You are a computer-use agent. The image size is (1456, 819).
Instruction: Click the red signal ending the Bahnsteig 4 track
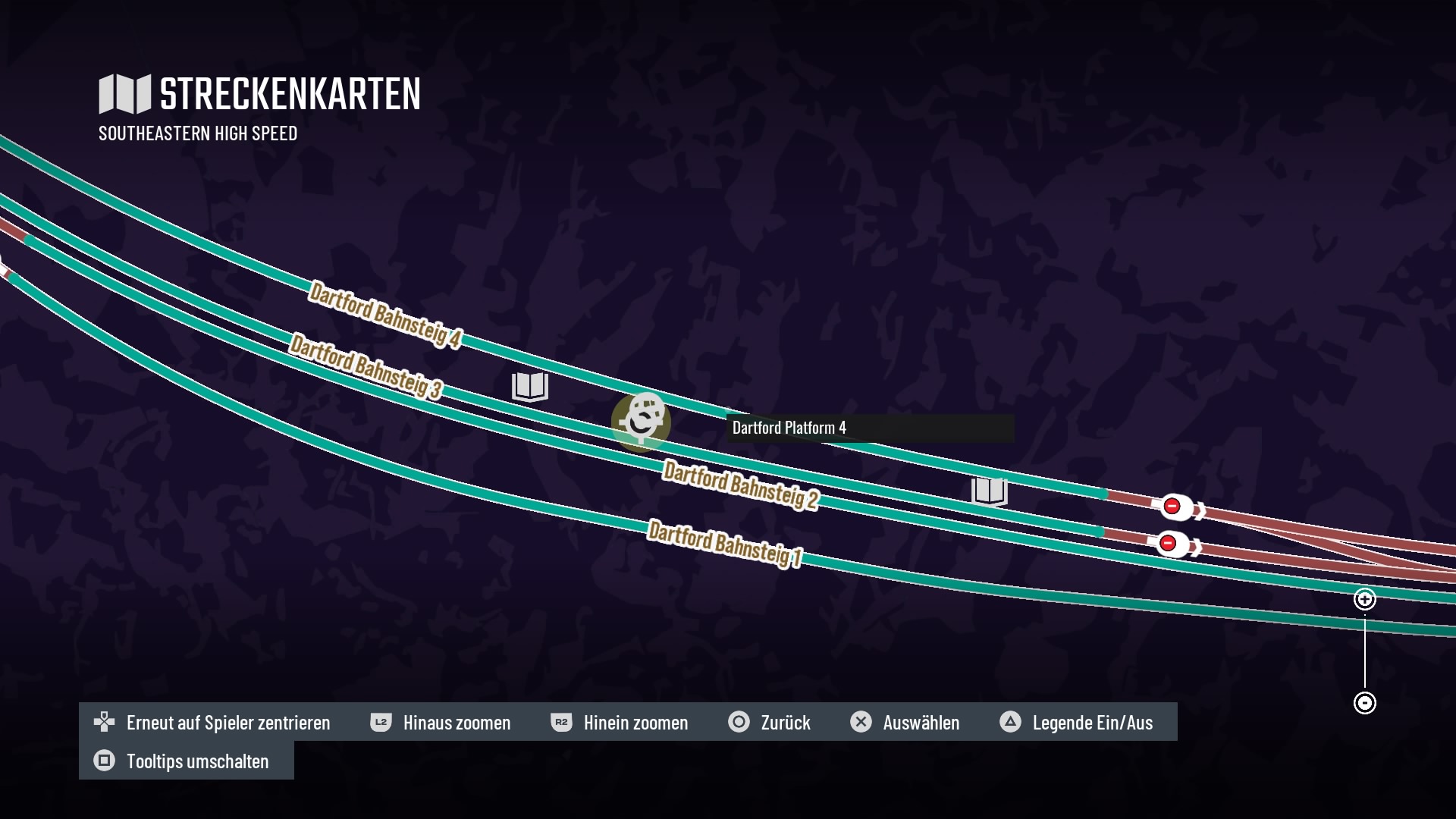[x=1172, y=506]
